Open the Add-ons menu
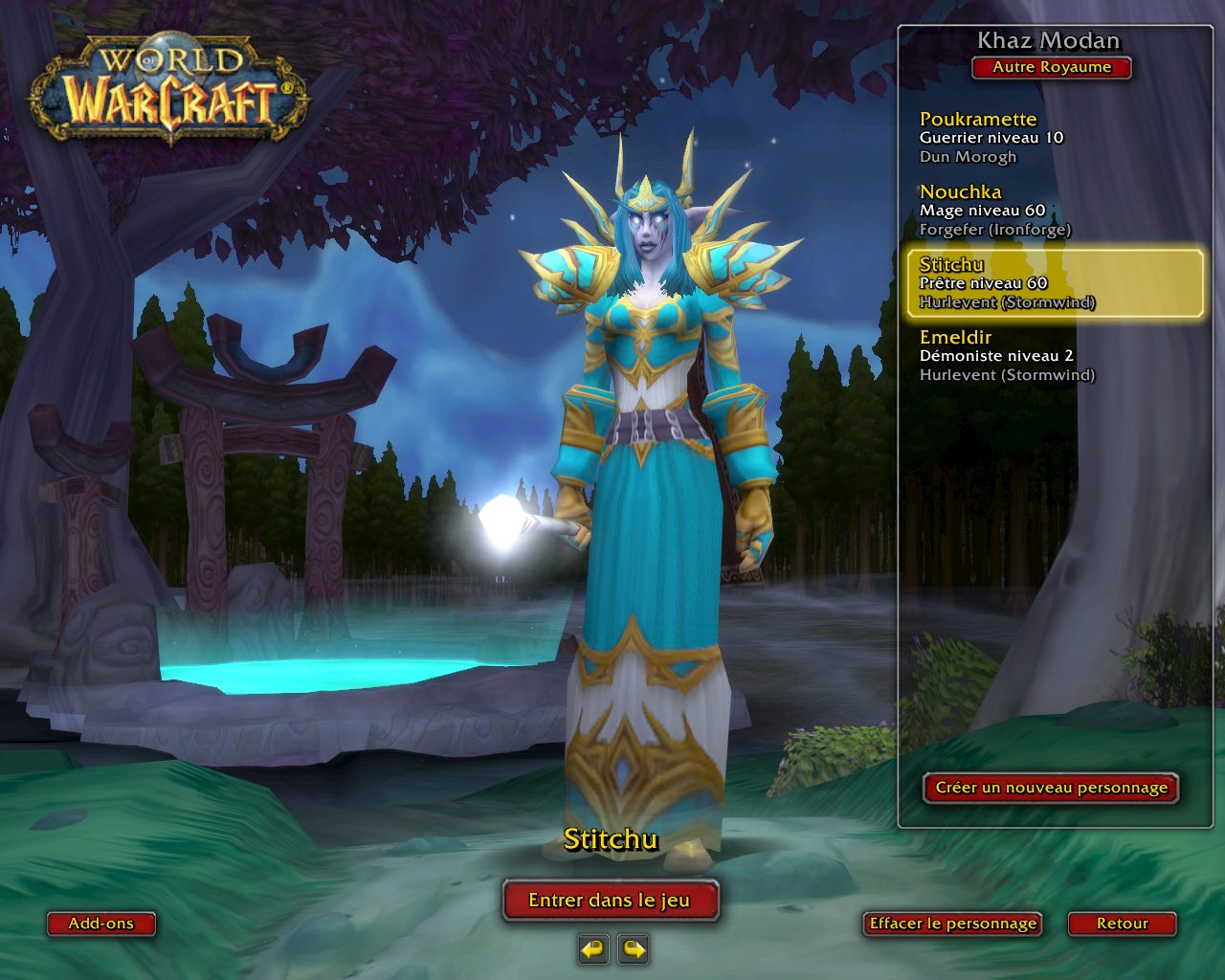Image resolution: width=1225 pixels, height=980 pixels. 100,924
